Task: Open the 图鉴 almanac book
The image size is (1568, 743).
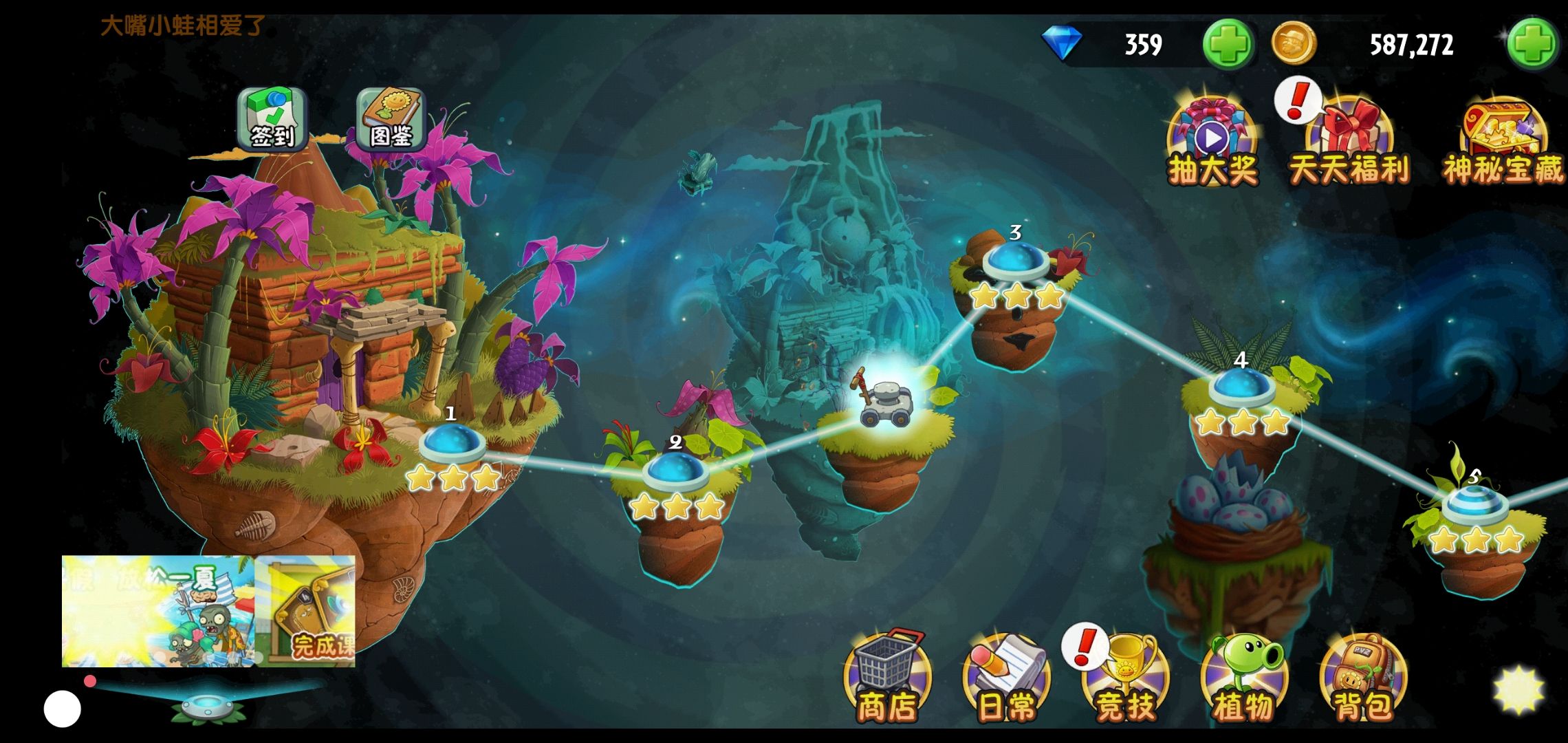Action: (391, 120)
